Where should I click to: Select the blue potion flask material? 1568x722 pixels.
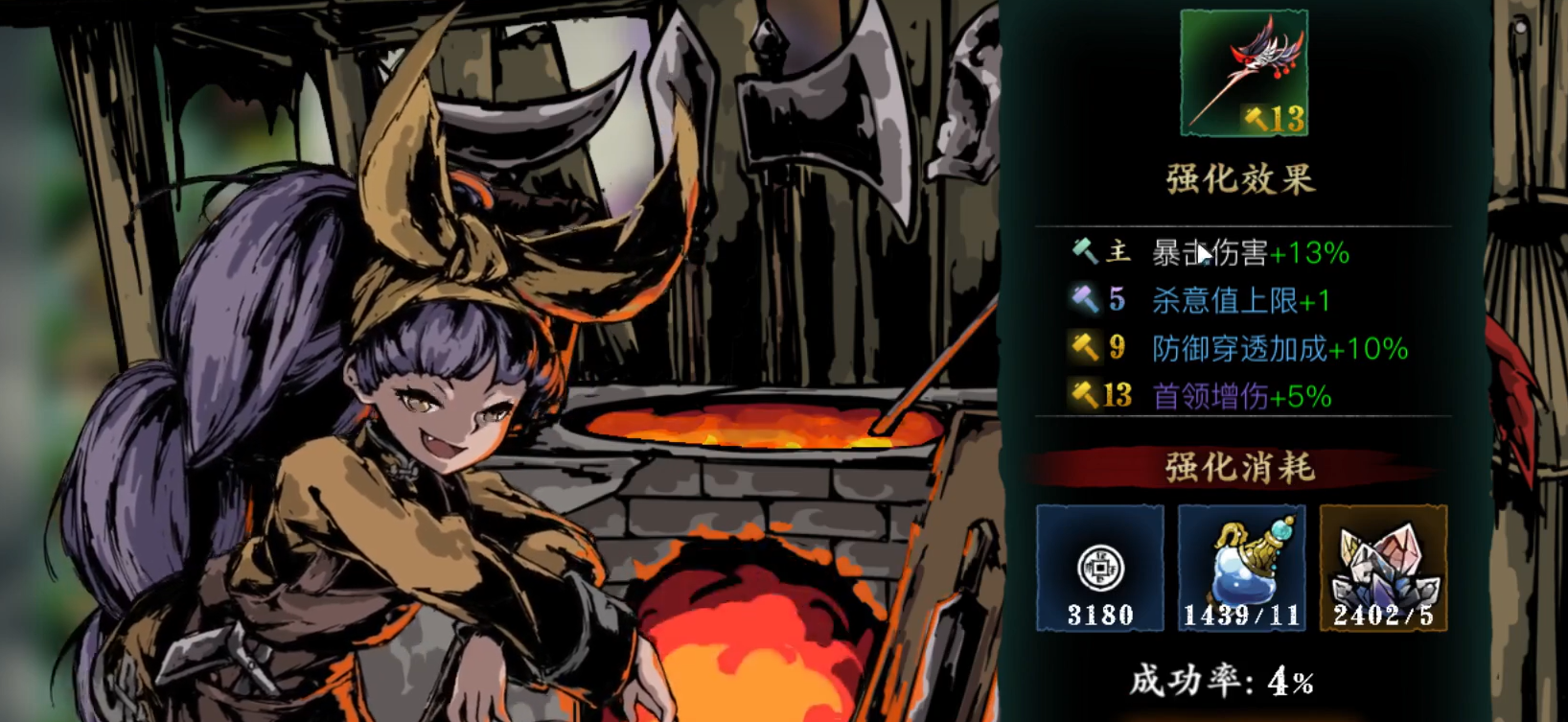click(x=1241, y=568)
